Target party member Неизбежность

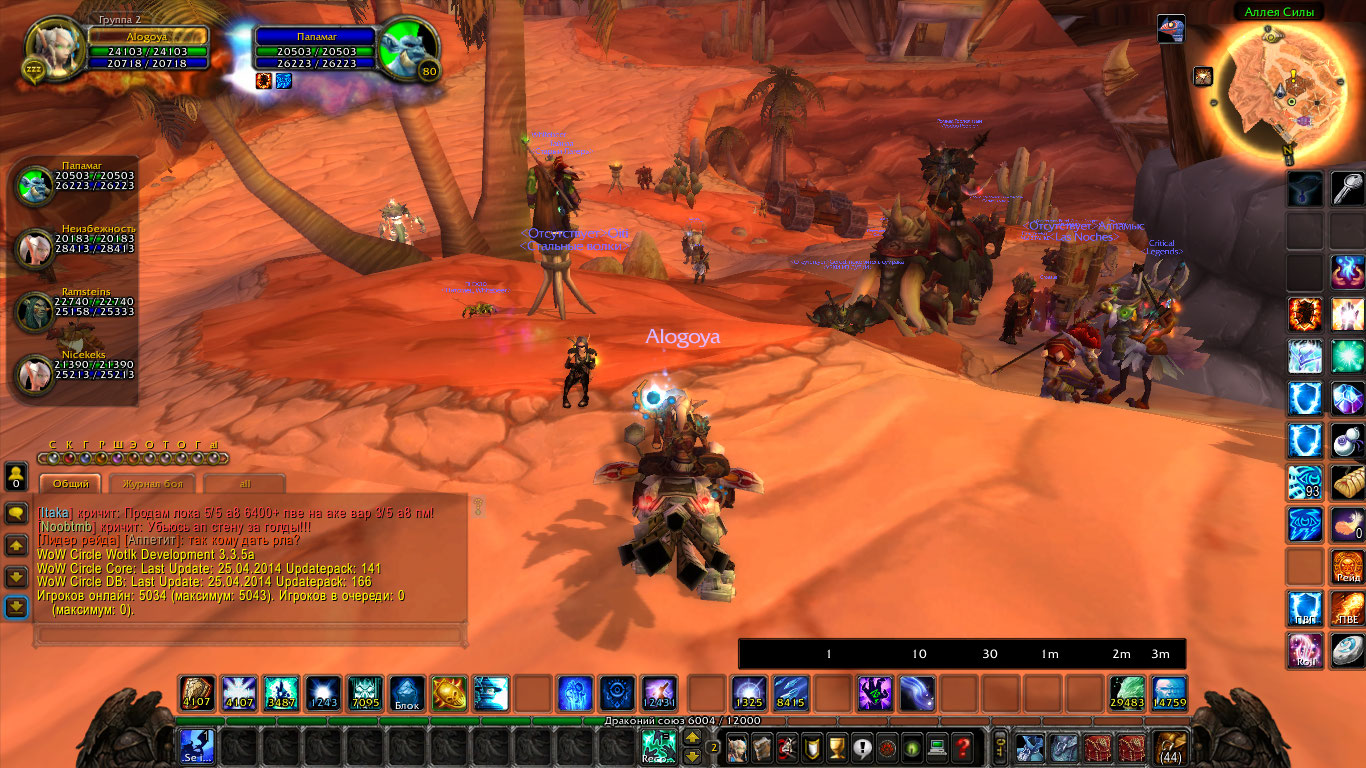coord(37,249)
